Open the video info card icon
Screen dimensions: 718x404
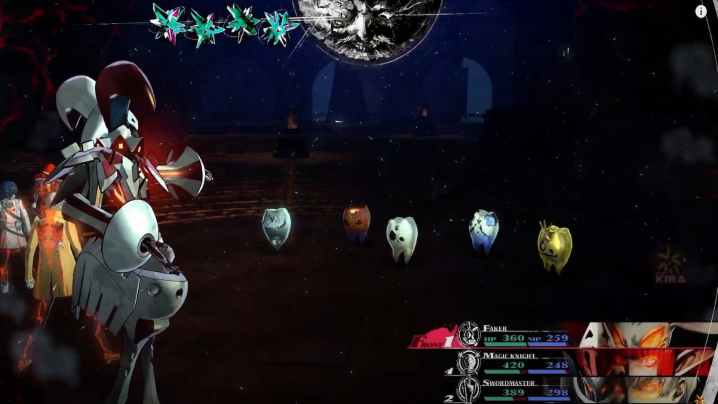[x=701, y=11]
